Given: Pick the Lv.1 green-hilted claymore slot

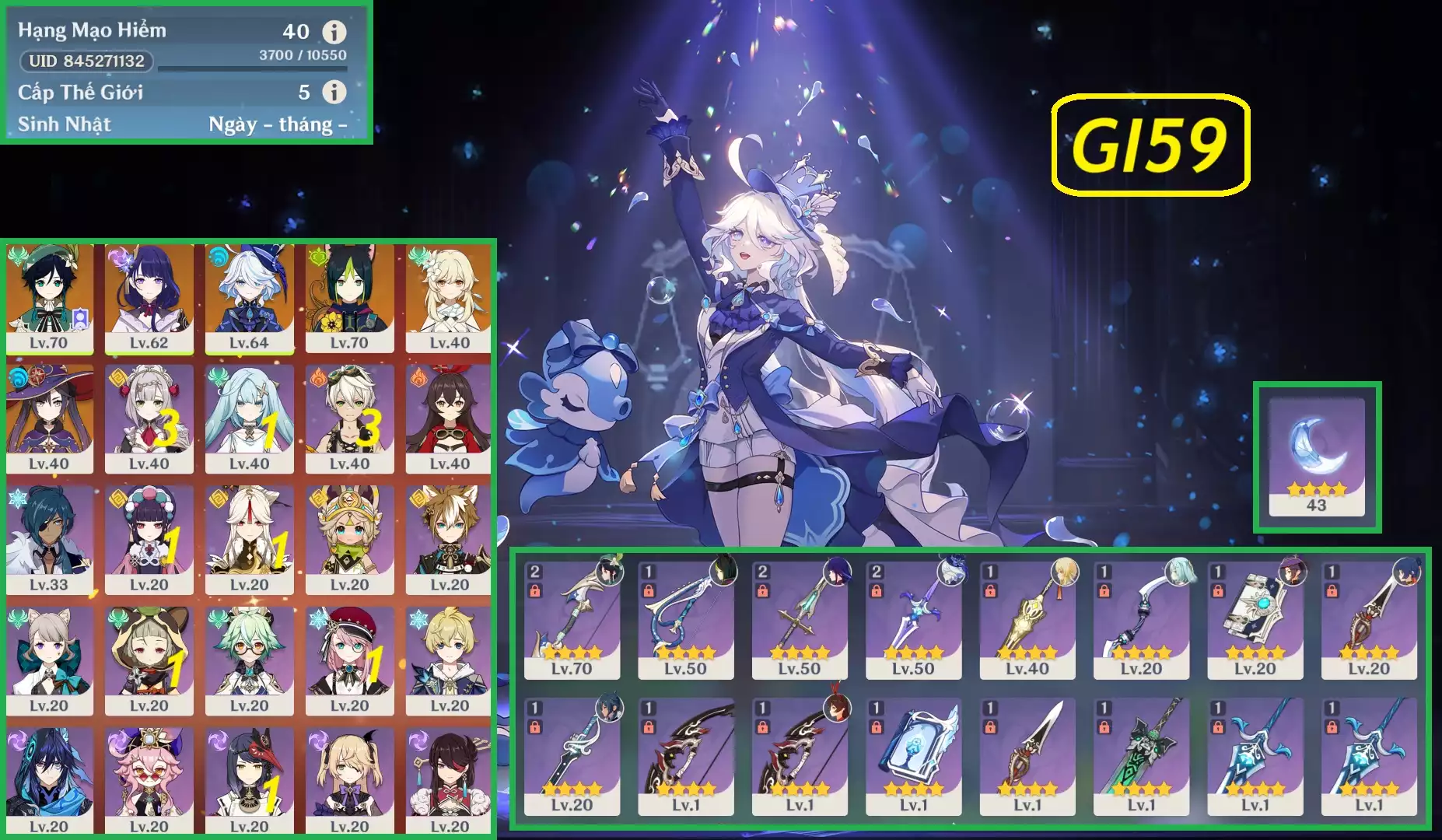Looking at the screenshot, I should click(x=1141, y=756).
